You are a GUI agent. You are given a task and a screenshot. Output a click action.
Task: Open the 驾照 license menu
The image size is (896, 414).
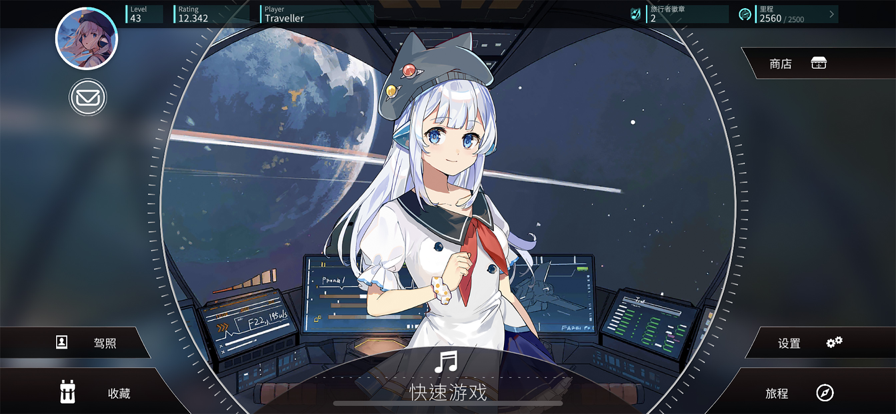tap(88, 343)
